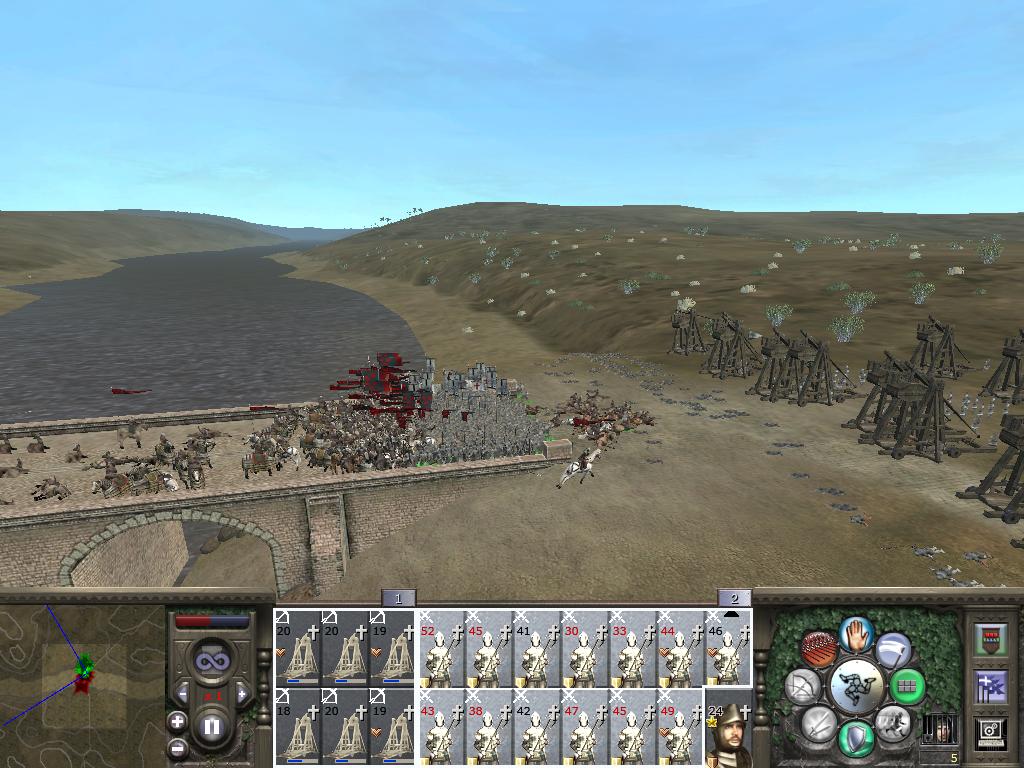This screenshot has width=1024, height=768.
Task: Open the green formation grid button
Action: click(x=907, y=687)
